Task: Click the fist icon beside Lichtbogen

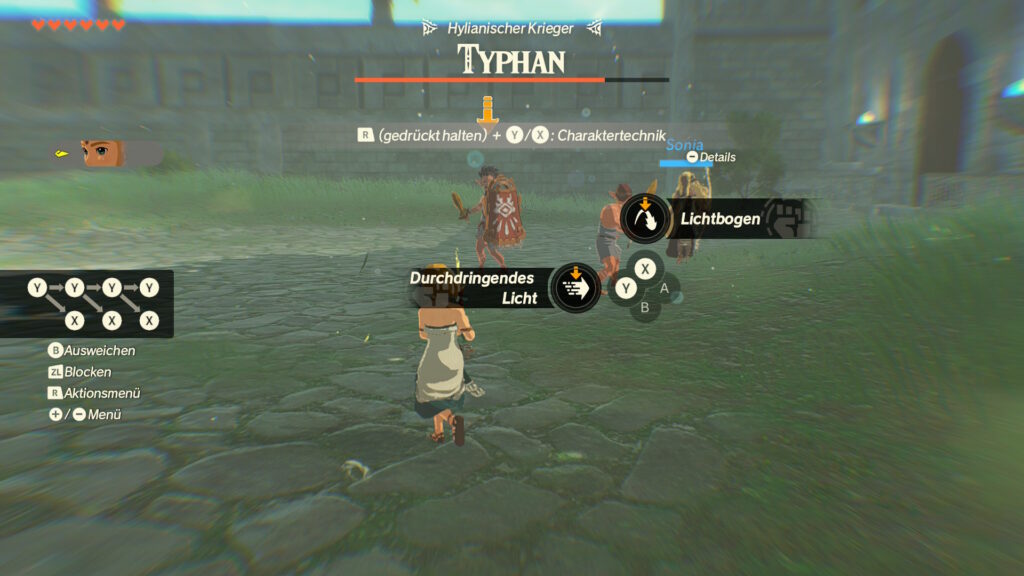Action: (790, 219)
